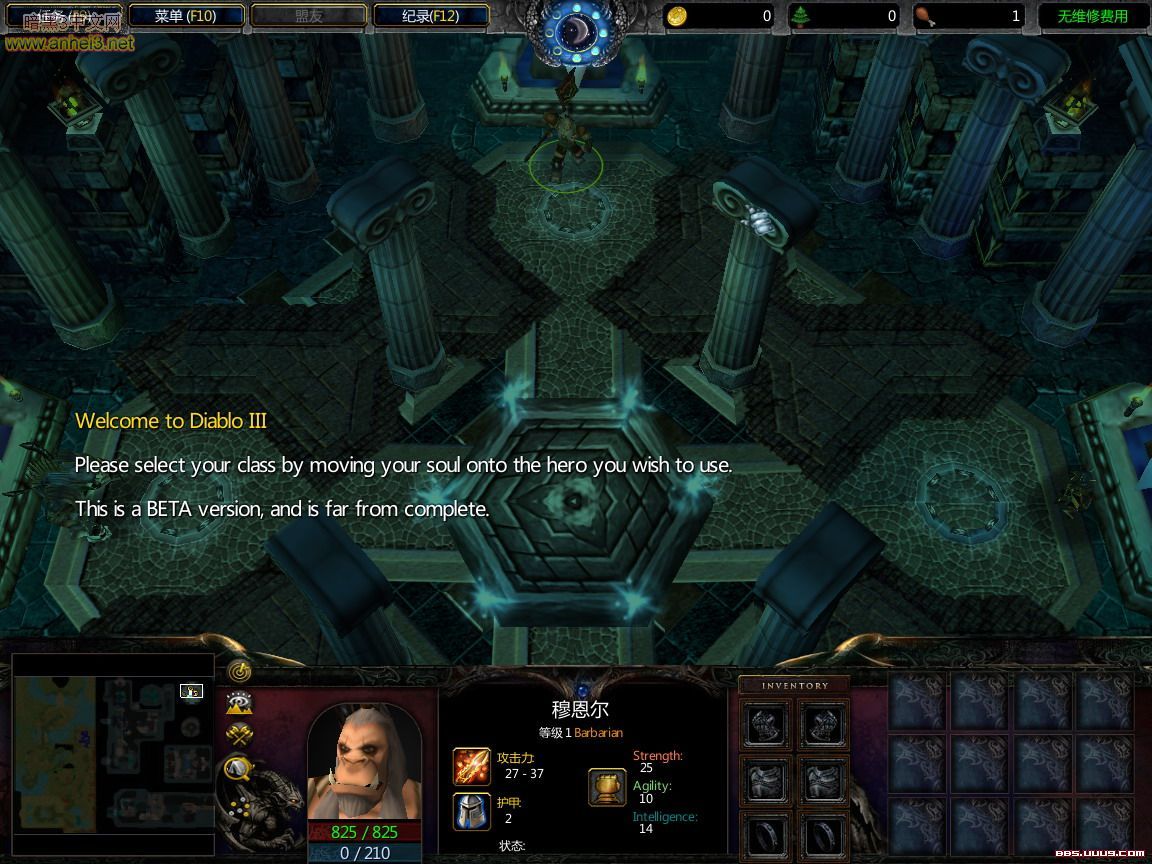The height and width of the screenshot is (864, 1152).
Task: Click the hero attributes gauntlet icon
Action: click(x=607, y=787)
